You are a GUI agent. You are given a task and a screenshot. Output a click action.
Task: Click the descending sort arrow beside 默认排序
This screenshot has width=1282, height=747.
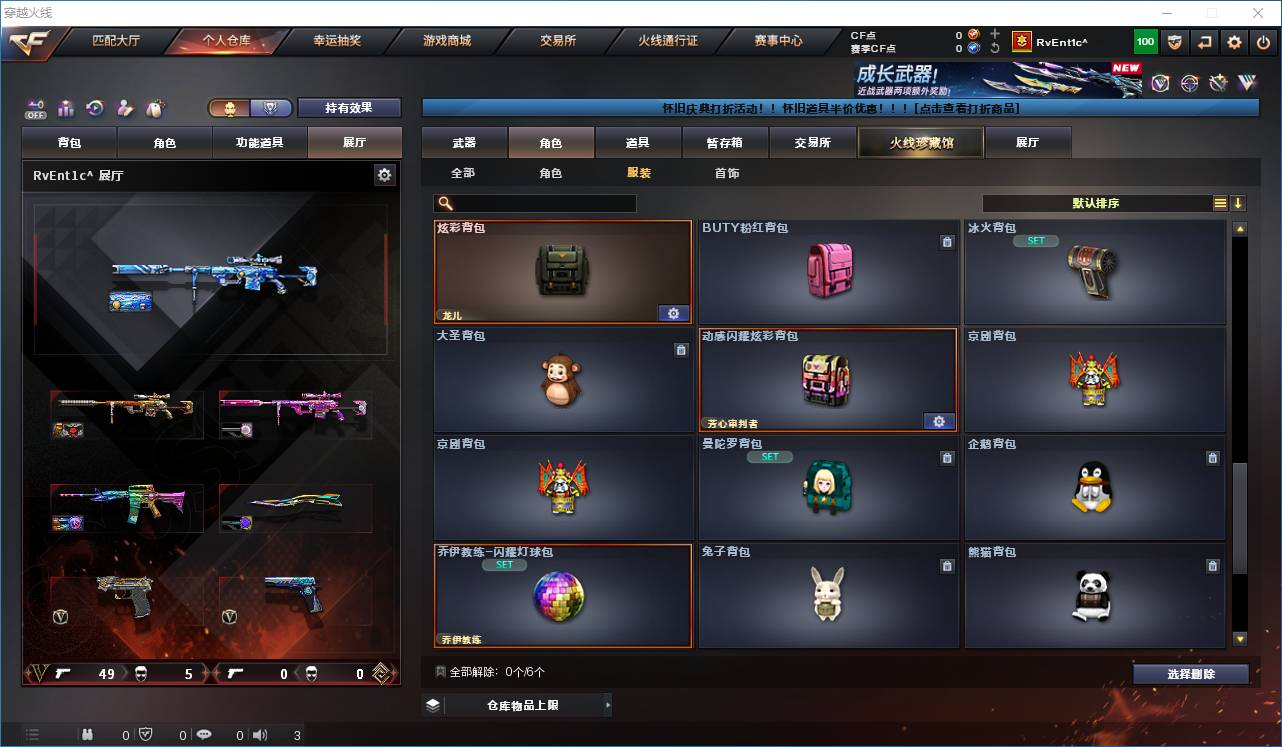[1240, 203]
